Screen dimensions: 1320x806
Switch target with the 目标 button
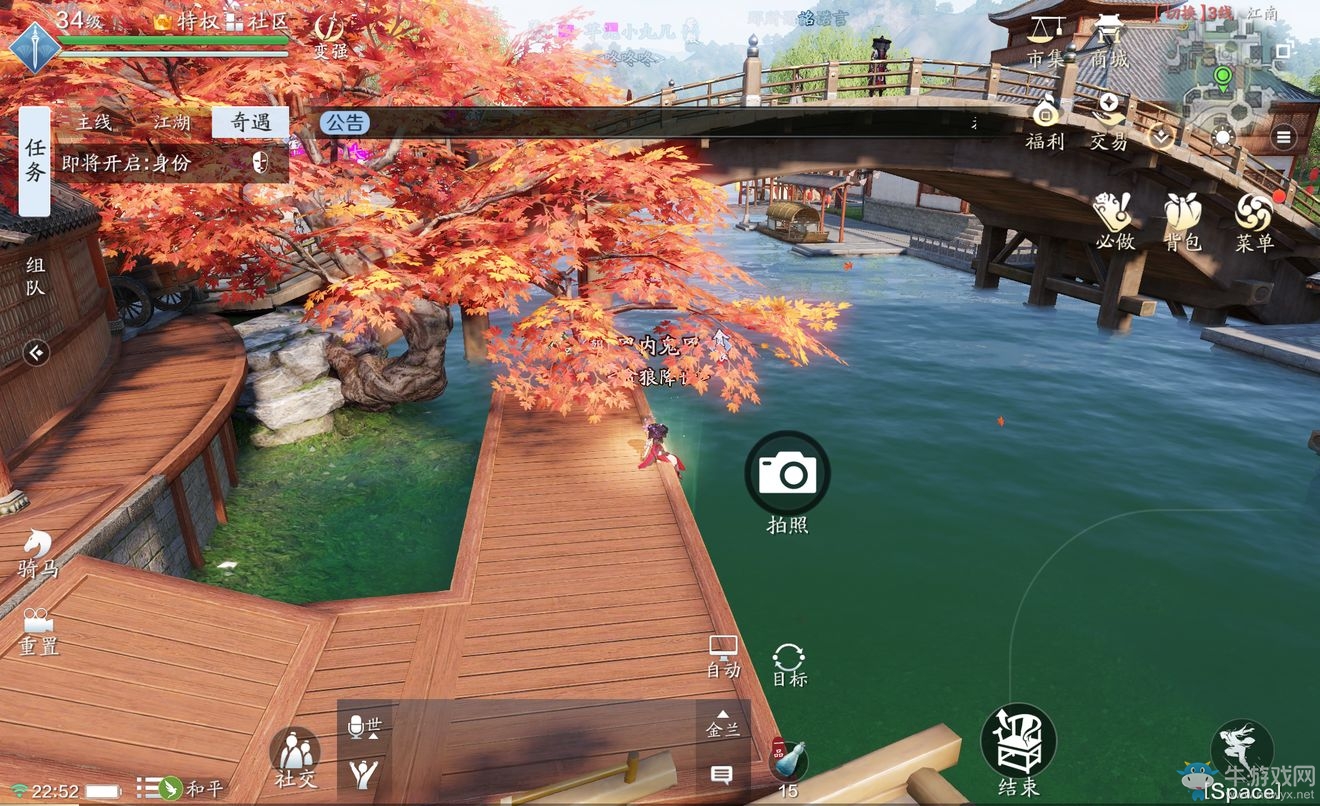click(x=789, y=661)
